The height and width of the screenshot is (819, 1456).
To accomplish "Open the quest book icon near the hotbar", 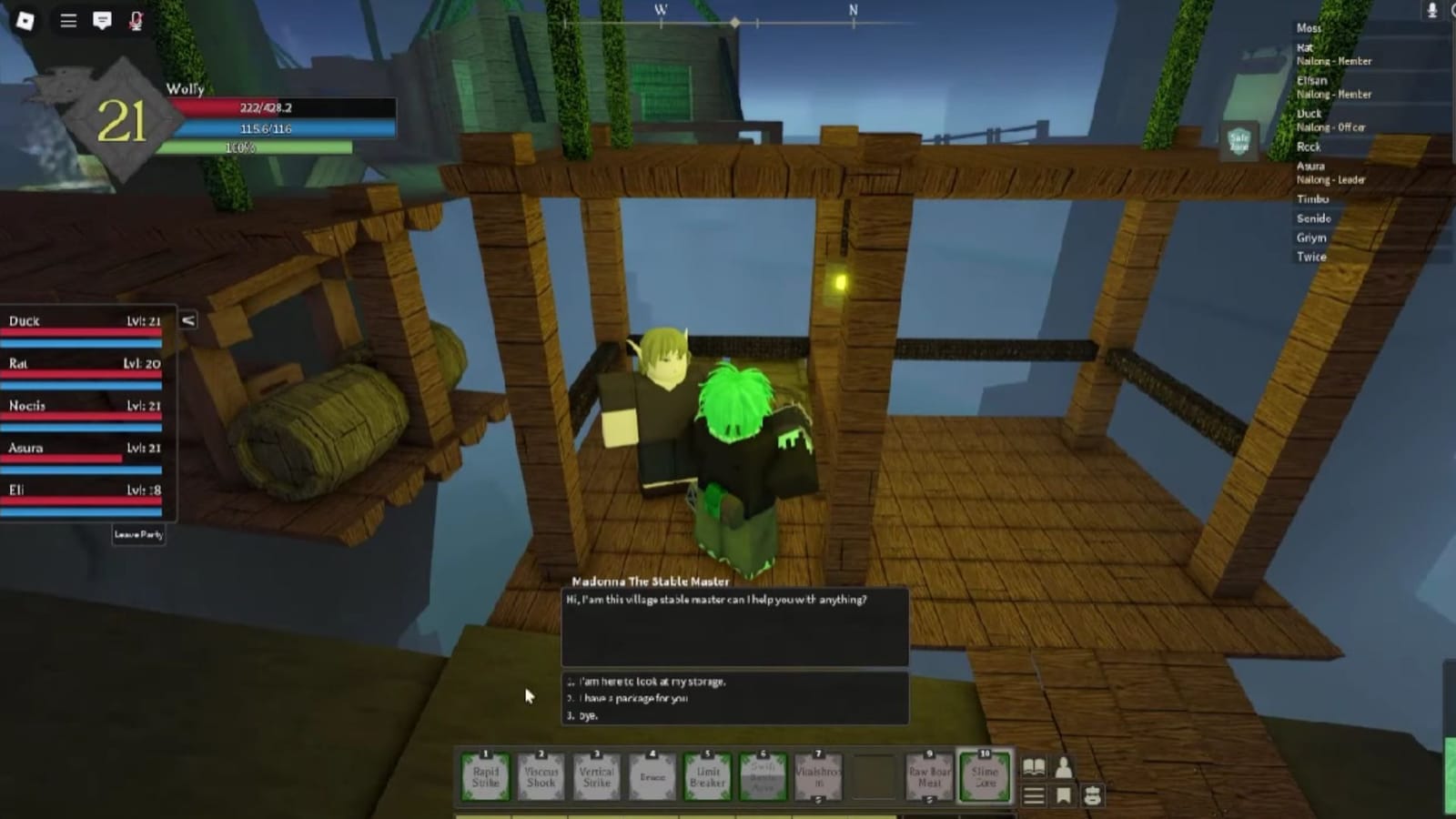I will (1034, 767).
